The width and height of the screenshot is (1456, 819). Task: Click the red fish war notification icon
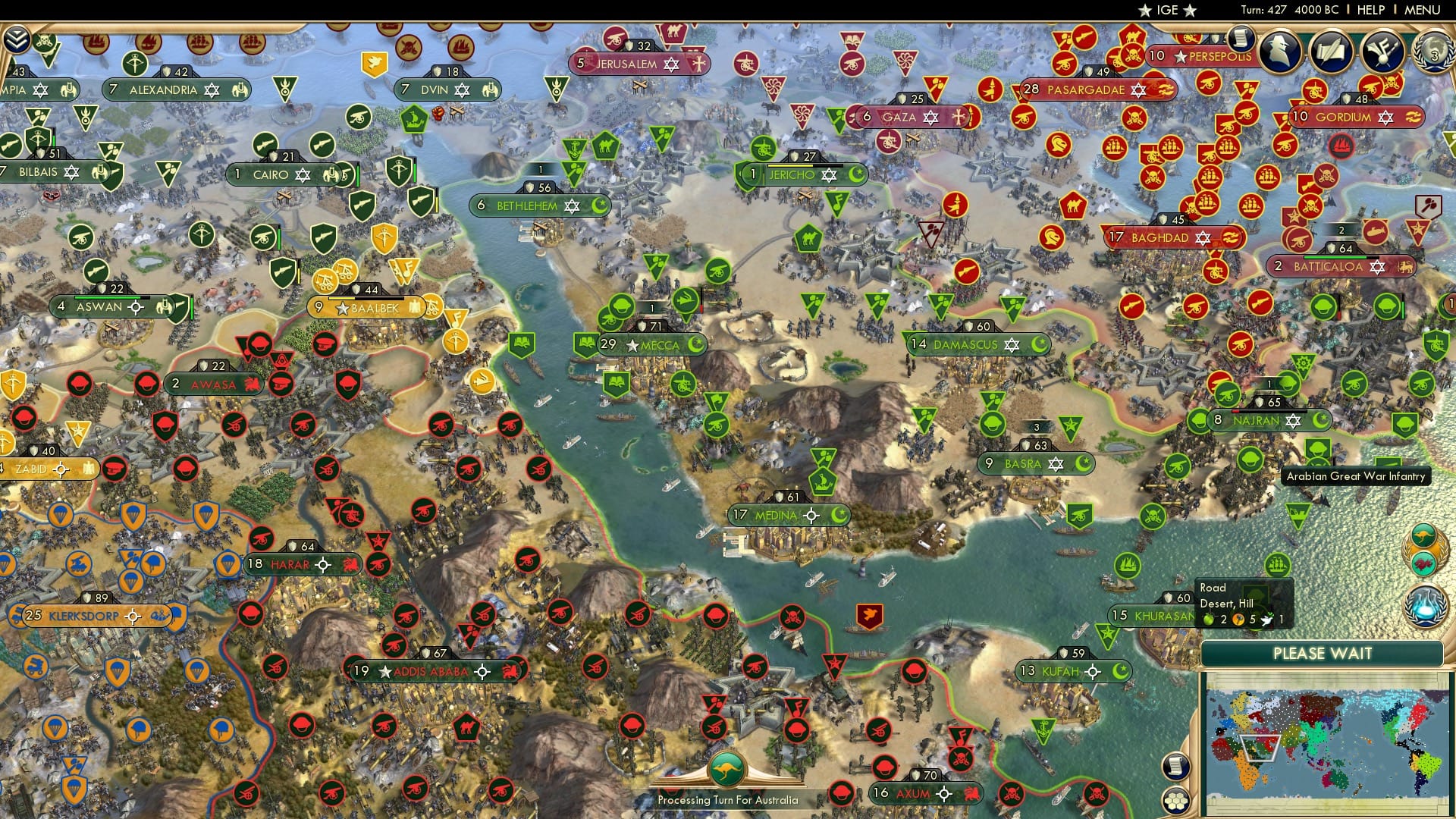click(x=1423, y=563)
